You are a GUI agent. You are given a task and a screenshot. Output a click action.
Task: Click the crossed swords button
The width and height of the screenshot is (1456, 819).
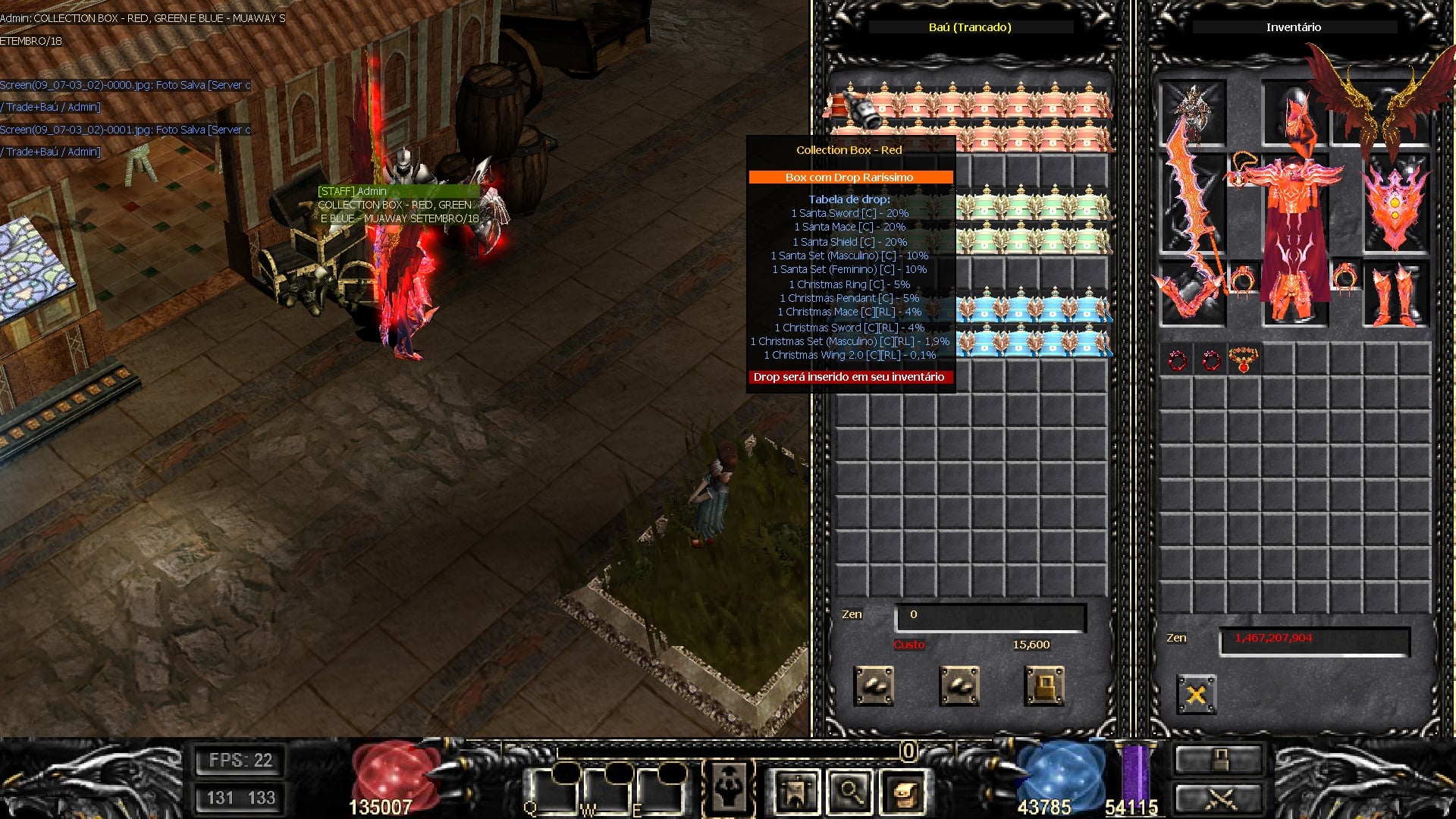pos(1219,799)
